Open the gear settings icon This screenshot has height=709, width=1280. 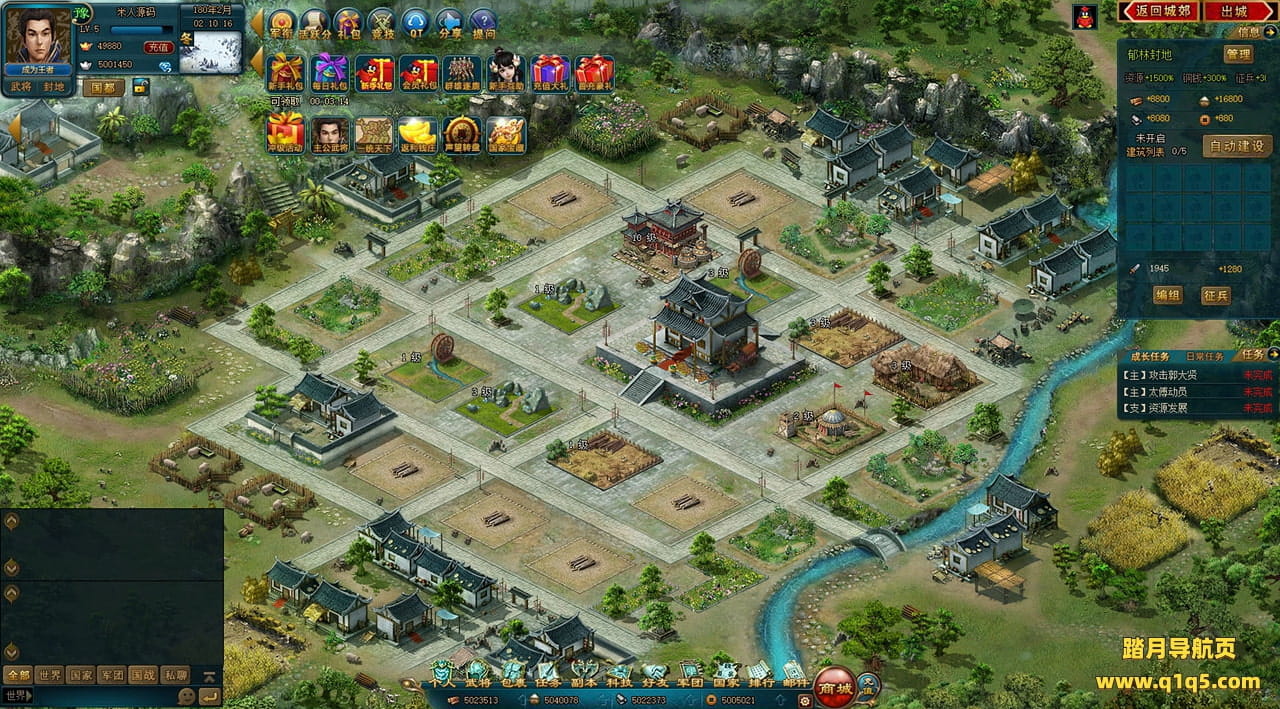click(804, 701)
